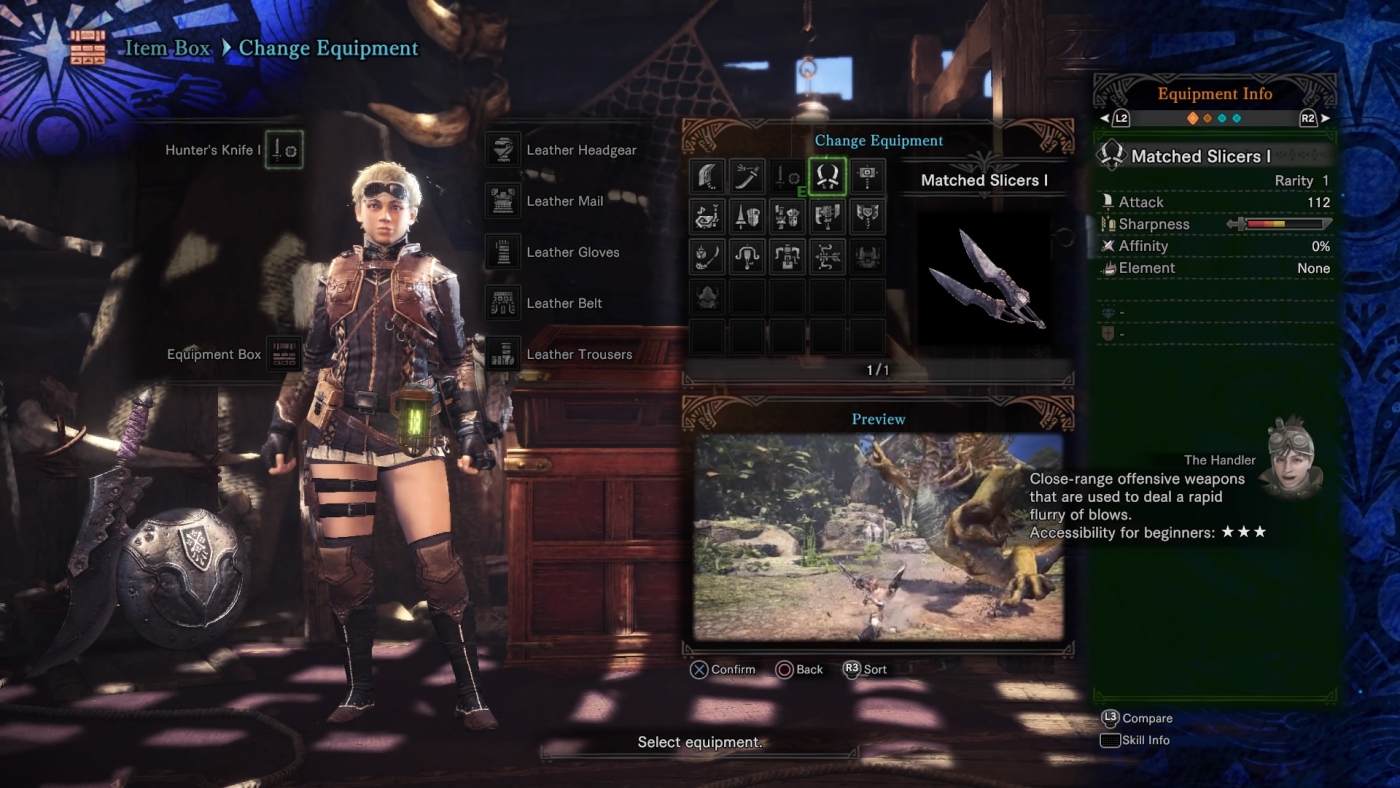
Task: Click Confirm to equip Matched Slicers I
Action: pos(722,669)
